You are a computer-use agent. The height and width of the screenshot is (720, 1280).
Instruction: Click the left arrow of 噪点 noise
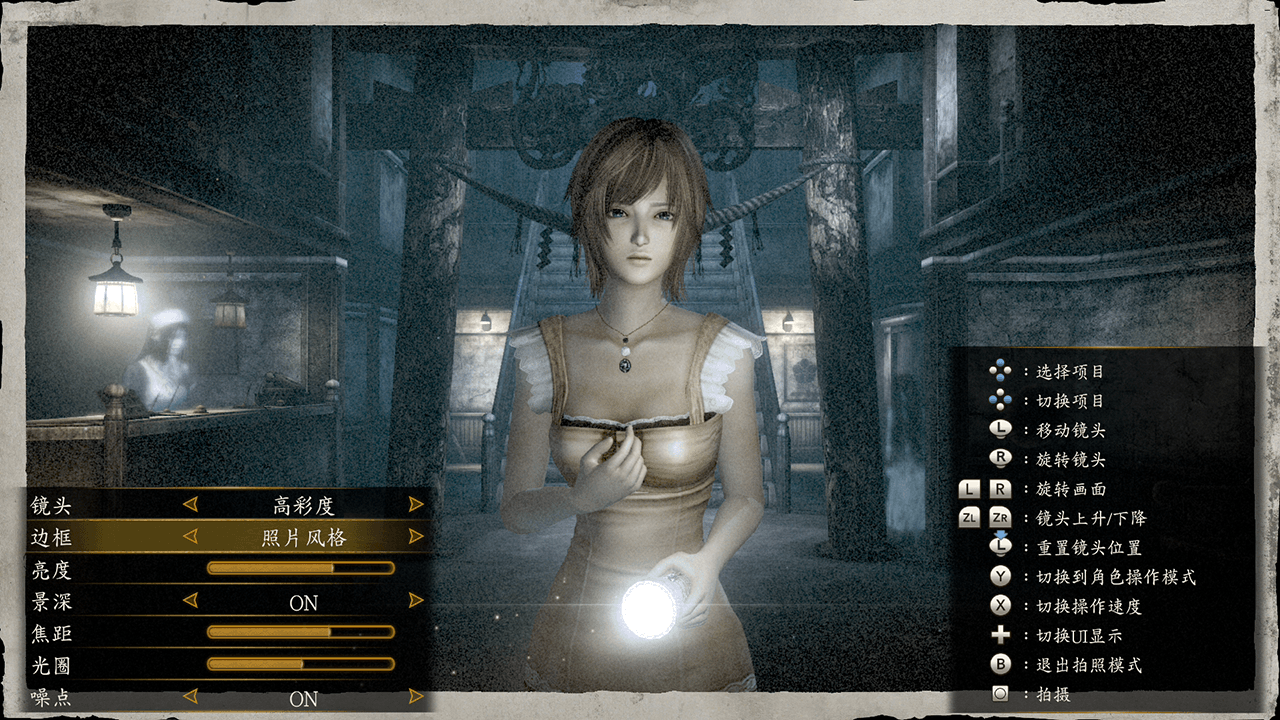(x=190, y=696)
